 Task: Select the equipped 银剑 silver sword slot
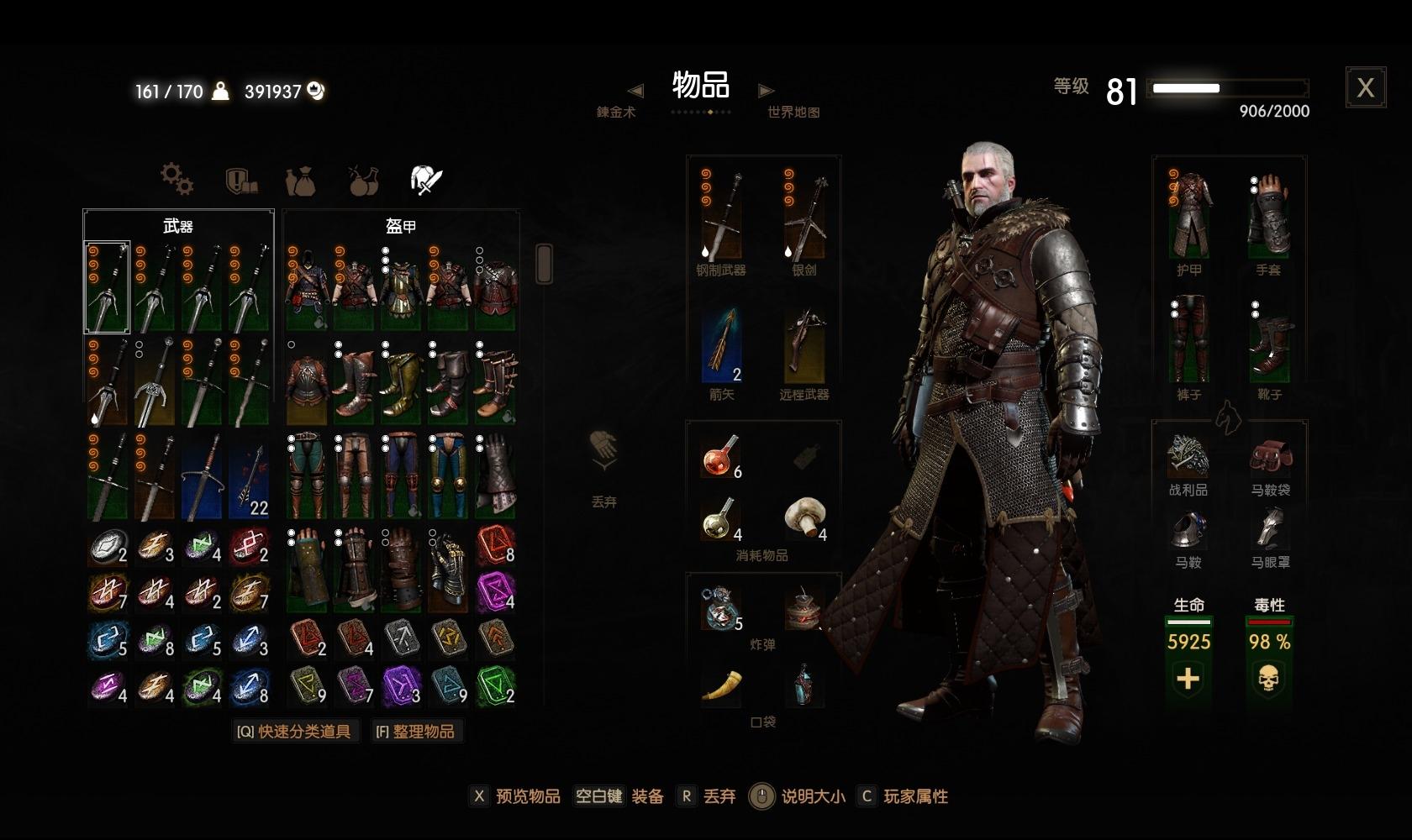click(x=804, y=214)
